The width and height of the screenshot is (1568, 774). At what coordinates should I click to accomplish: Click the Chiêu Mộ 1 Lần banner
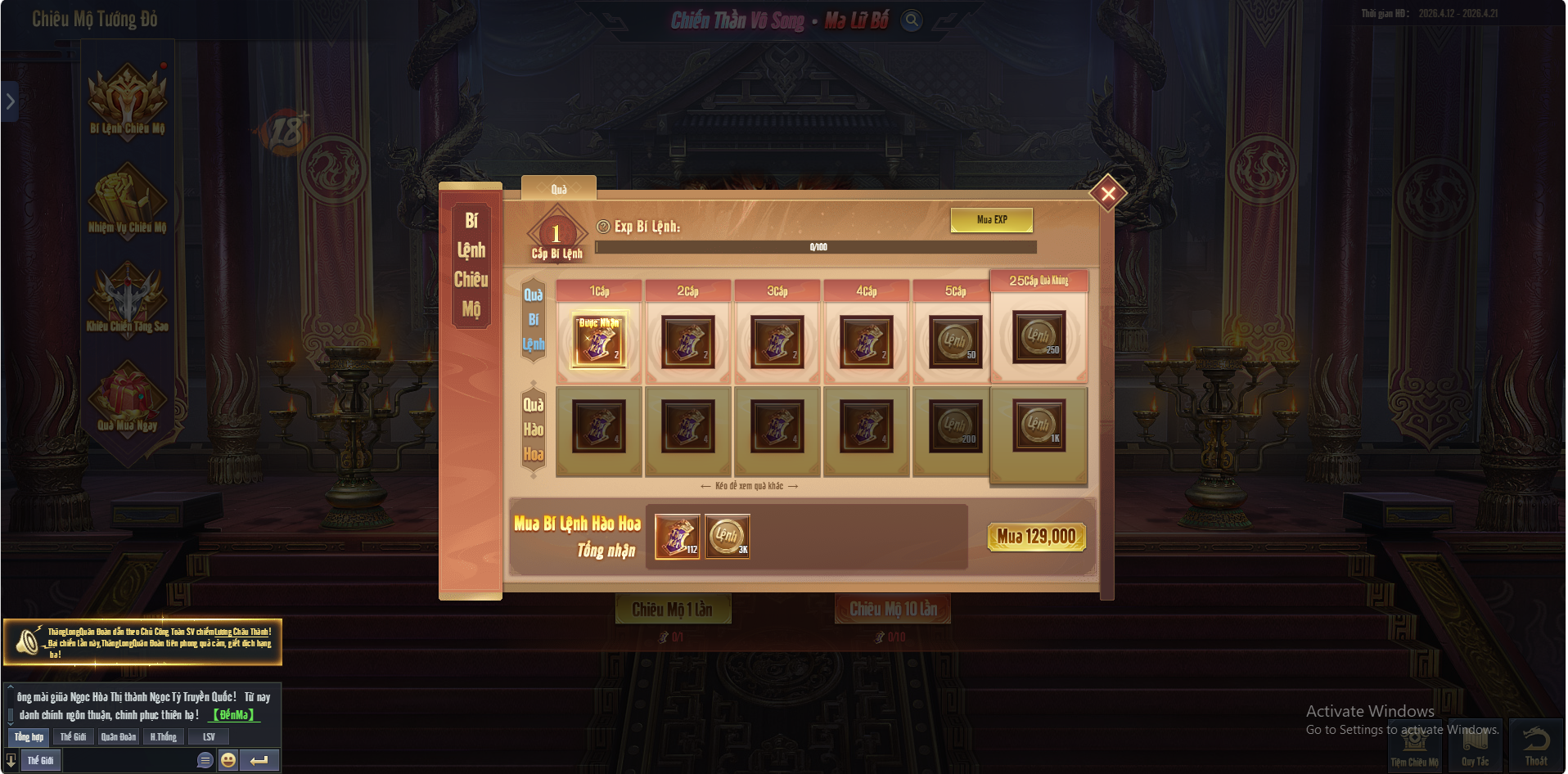[x=674, y=610]
